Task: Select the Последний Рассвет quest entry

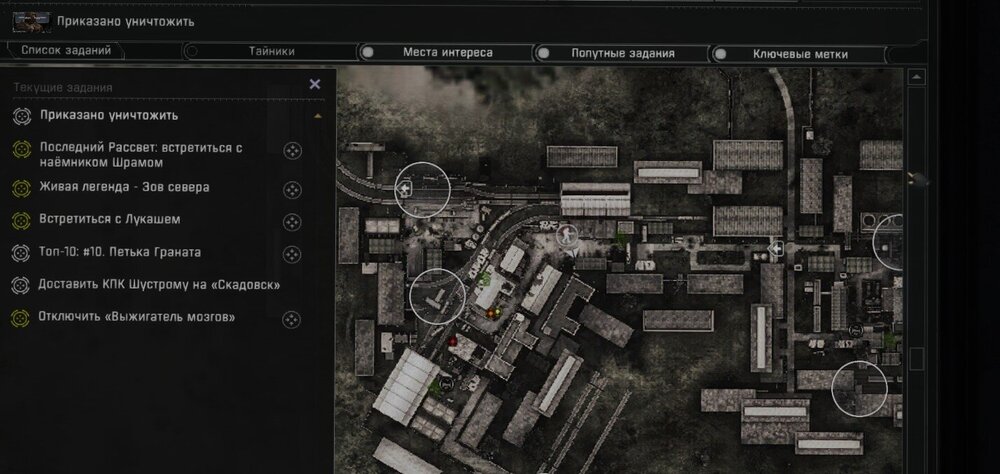Action: tap(140, 154)
